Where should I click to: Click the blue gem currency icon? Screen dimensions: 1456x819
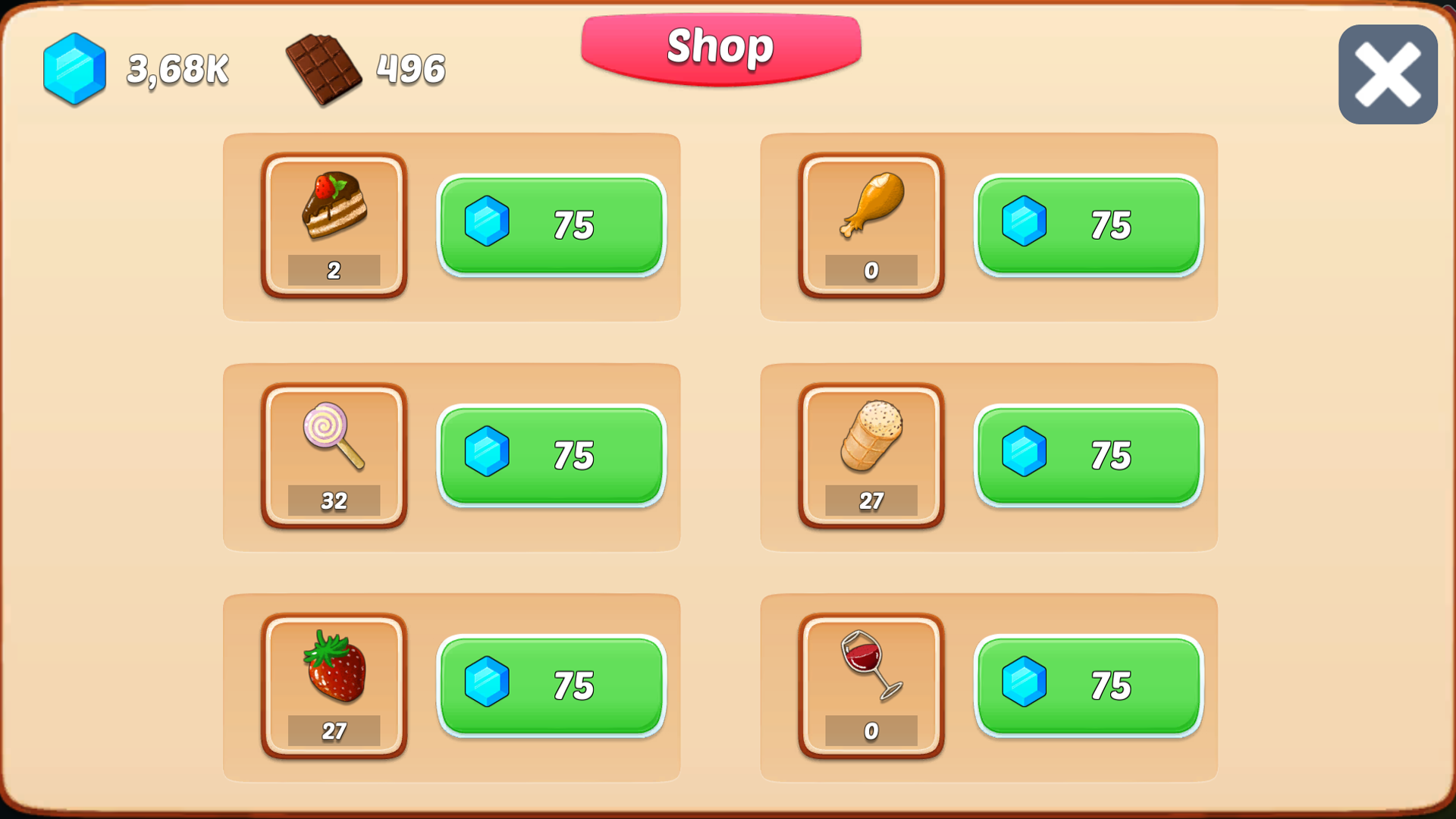(x=74, y=68)
